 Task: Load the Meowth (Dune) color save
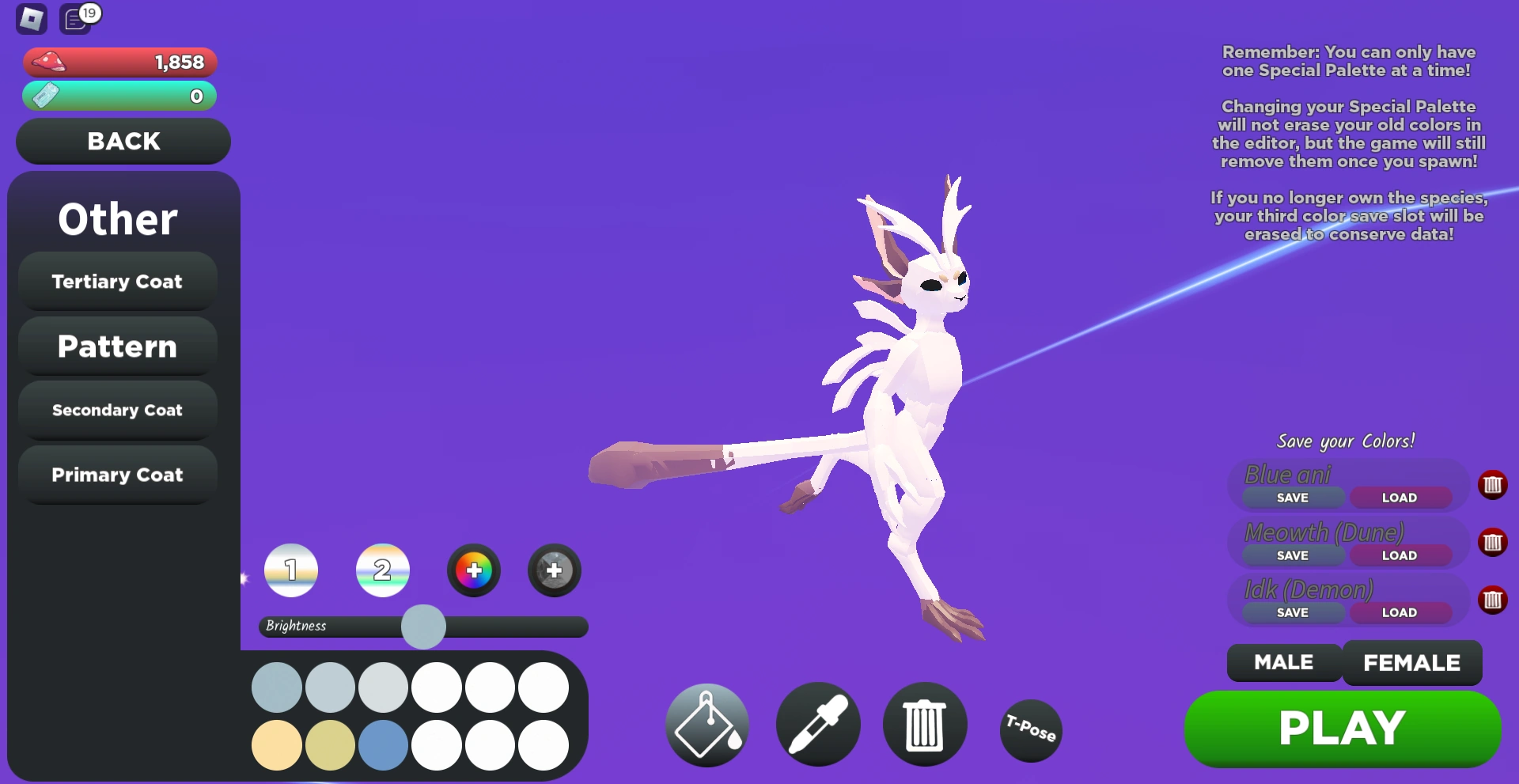pyautogui.click(x=1399, y=555)
